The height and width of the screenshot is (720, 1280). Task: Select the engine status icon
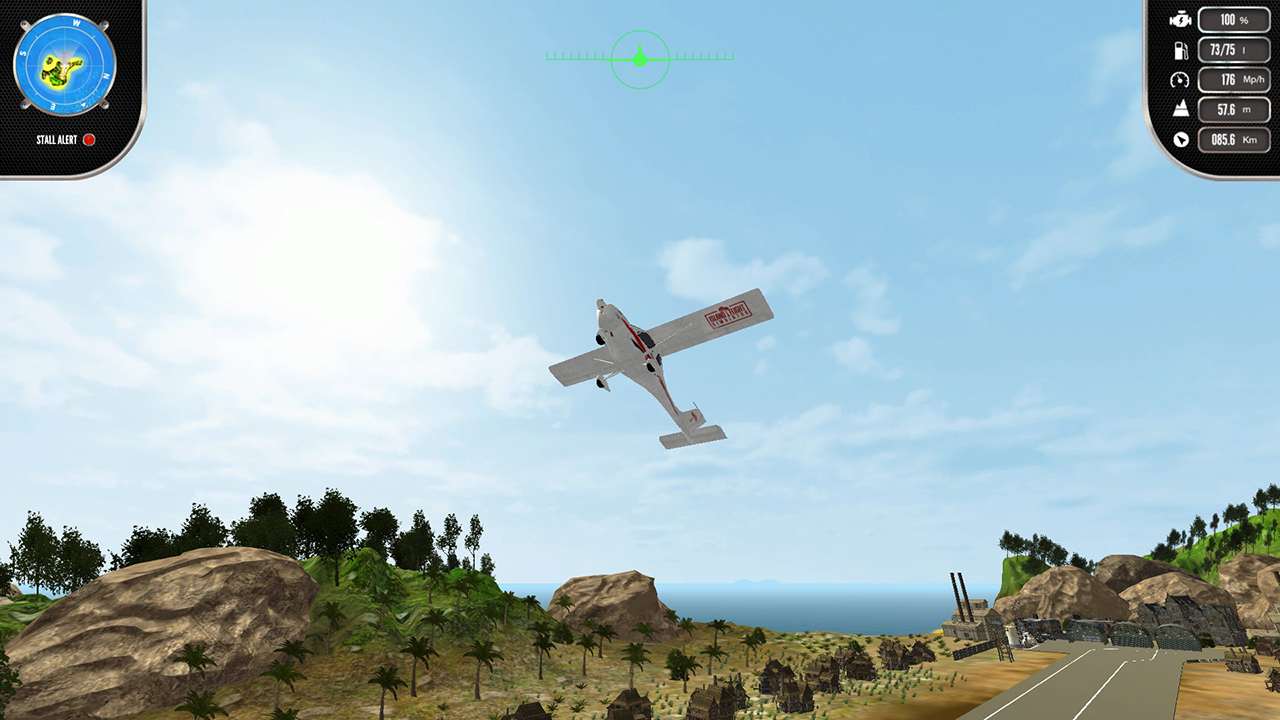tap(1180, 19)
